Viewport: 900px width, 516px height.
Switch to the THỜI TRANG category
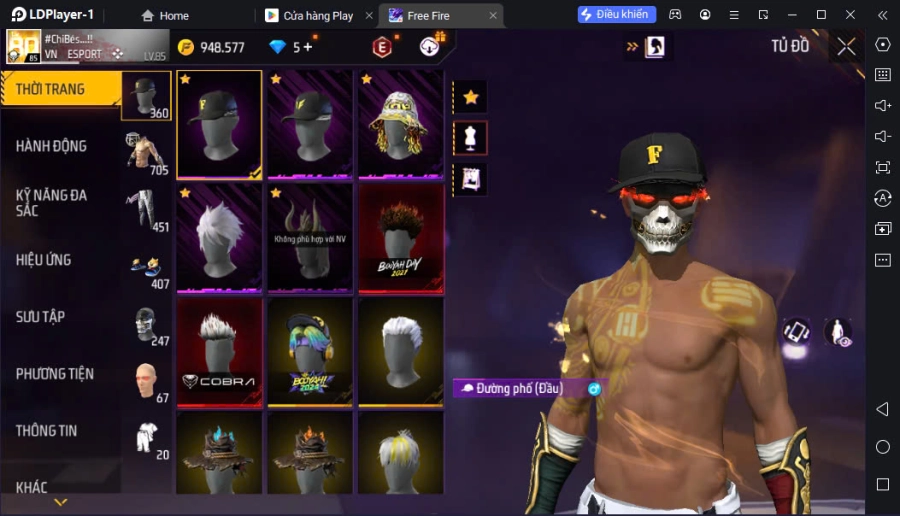click(60, 90)
